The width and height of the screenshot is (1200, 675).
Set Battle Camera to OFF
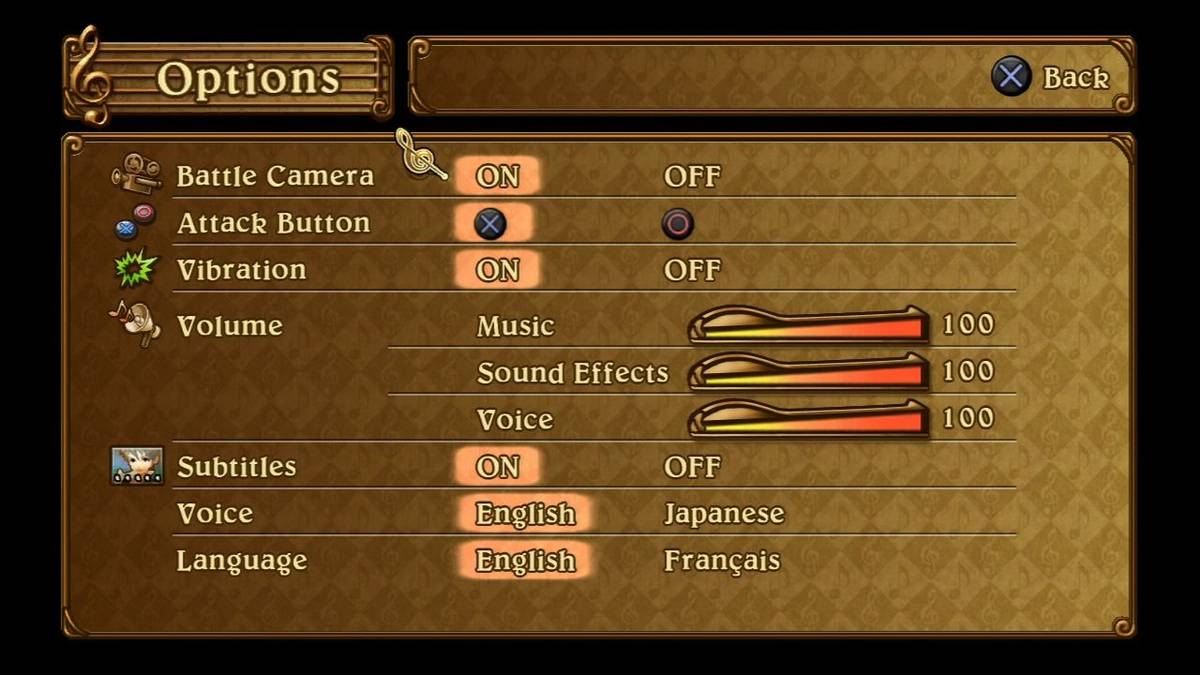click(x=691, y=177)
